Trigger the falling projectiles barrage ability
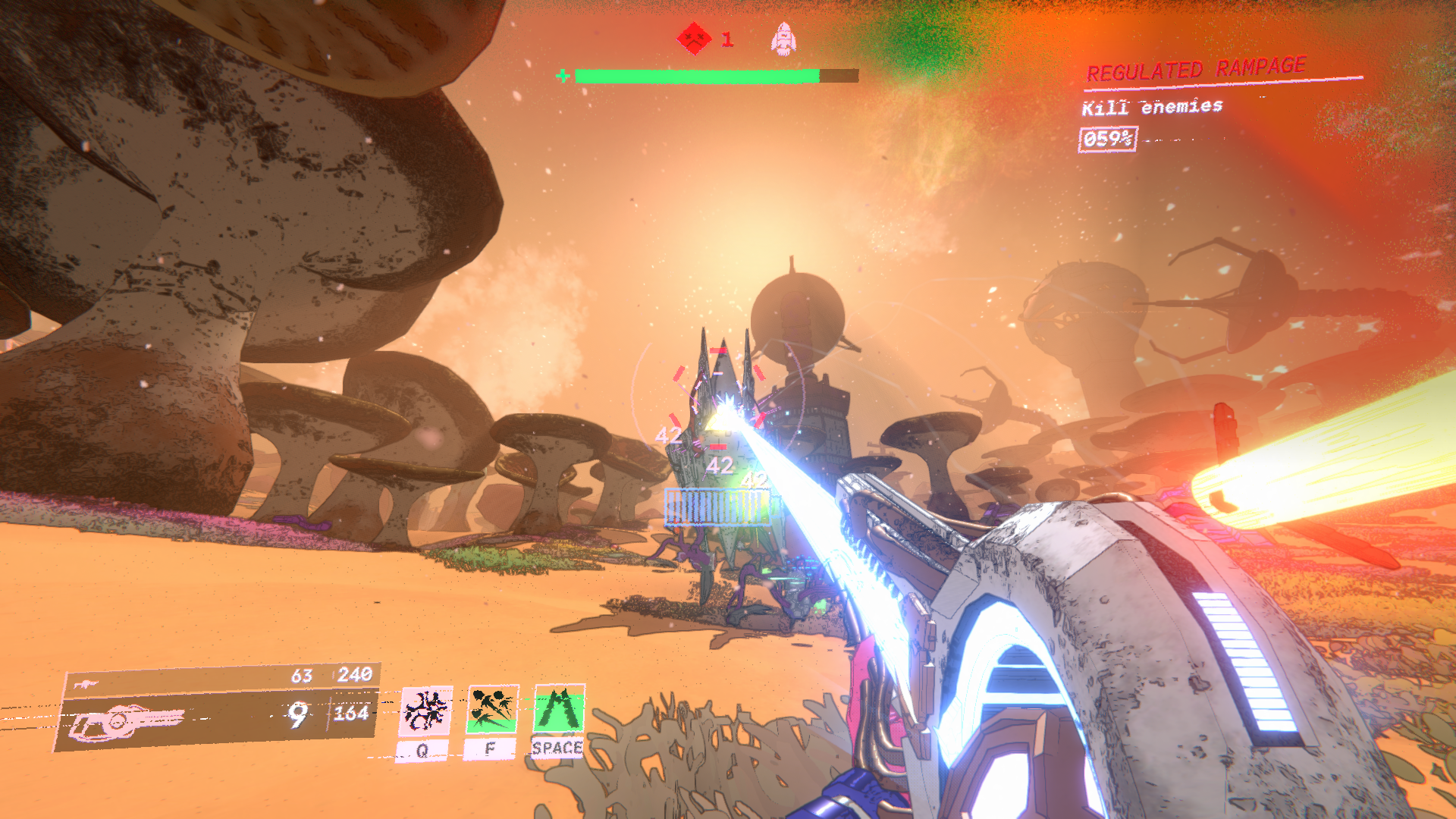This screenshot has height=819, width=1456. click(x=492, y=711)
